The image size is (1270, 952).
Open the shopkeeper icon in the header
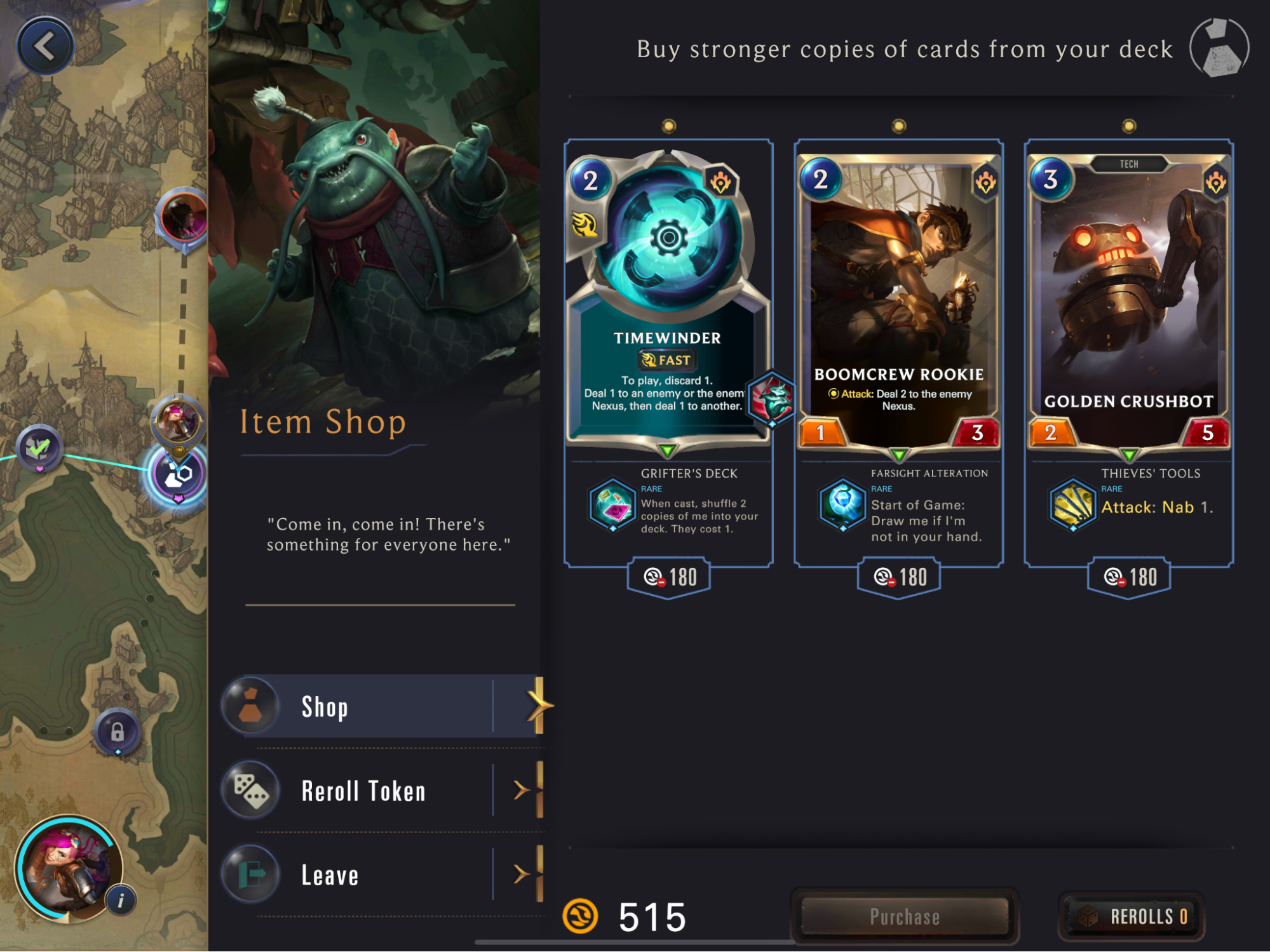[1219, 48]
